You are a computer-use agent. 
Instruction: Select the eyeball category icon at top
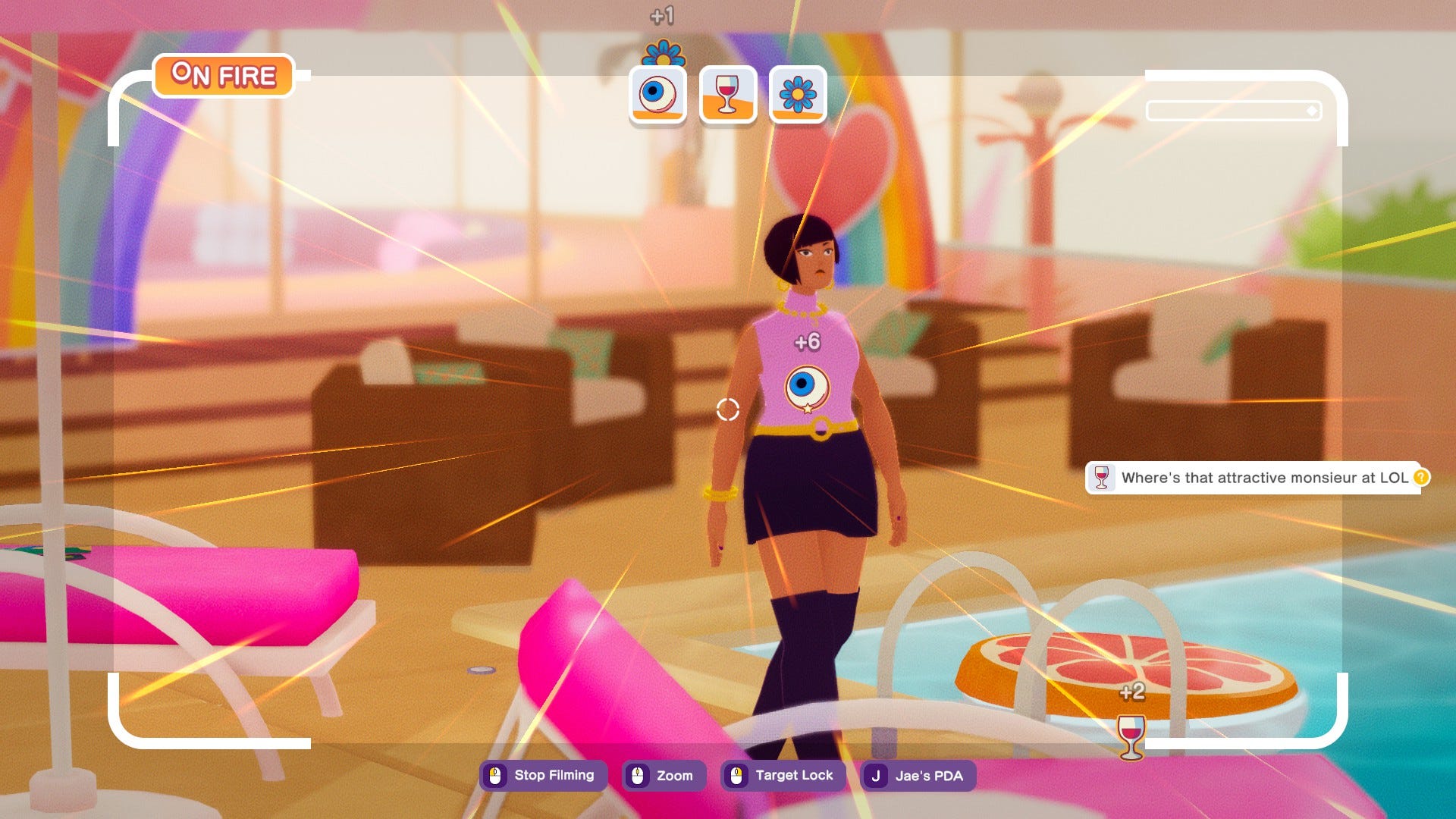click(657, 94)
